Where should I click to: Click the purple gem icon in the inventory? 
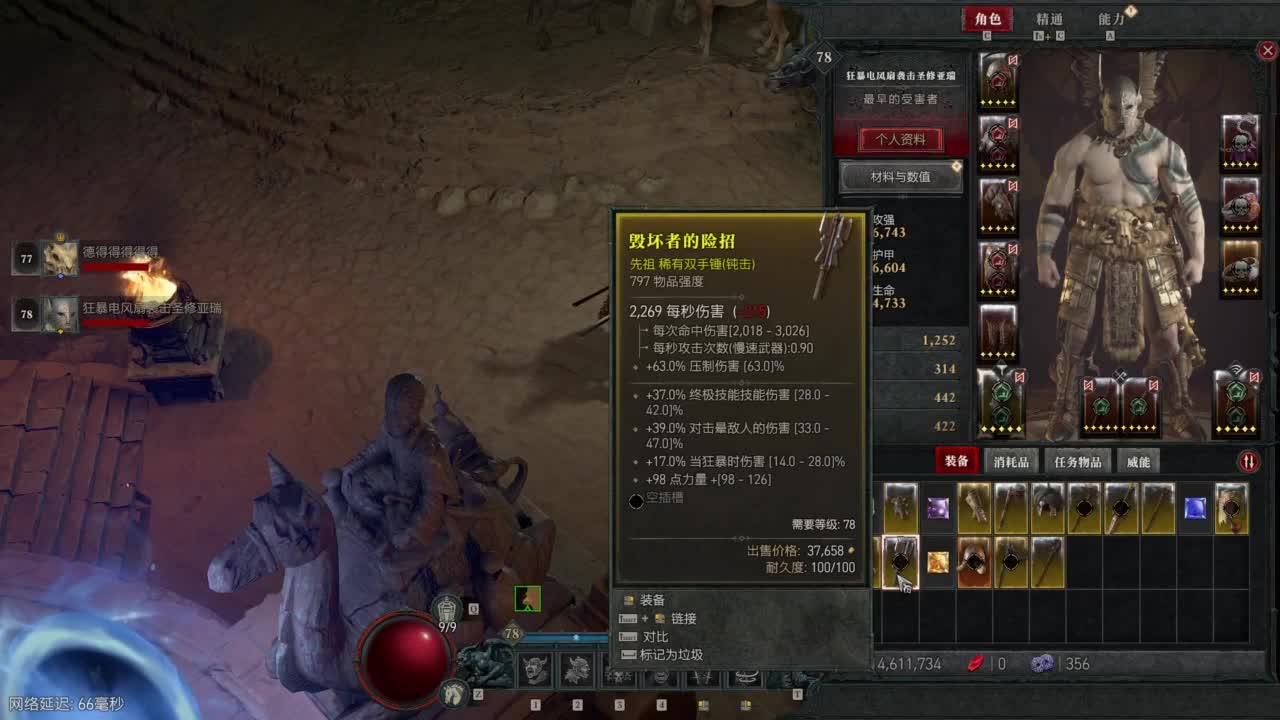[938, 509]
